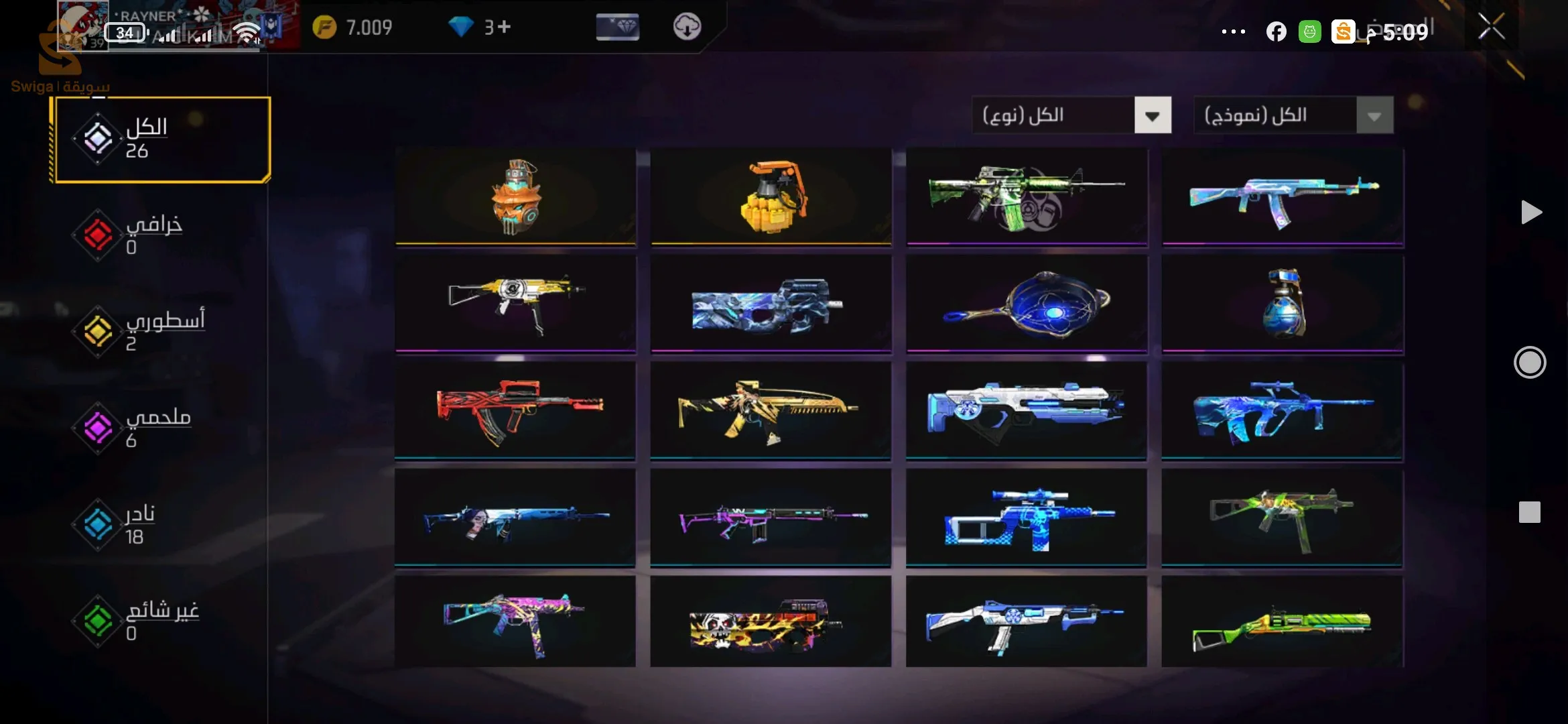Tap the diamond voucher card icon
This screenshot has height=724, width=1568.
pyautogui.click(x=617, y=27)
